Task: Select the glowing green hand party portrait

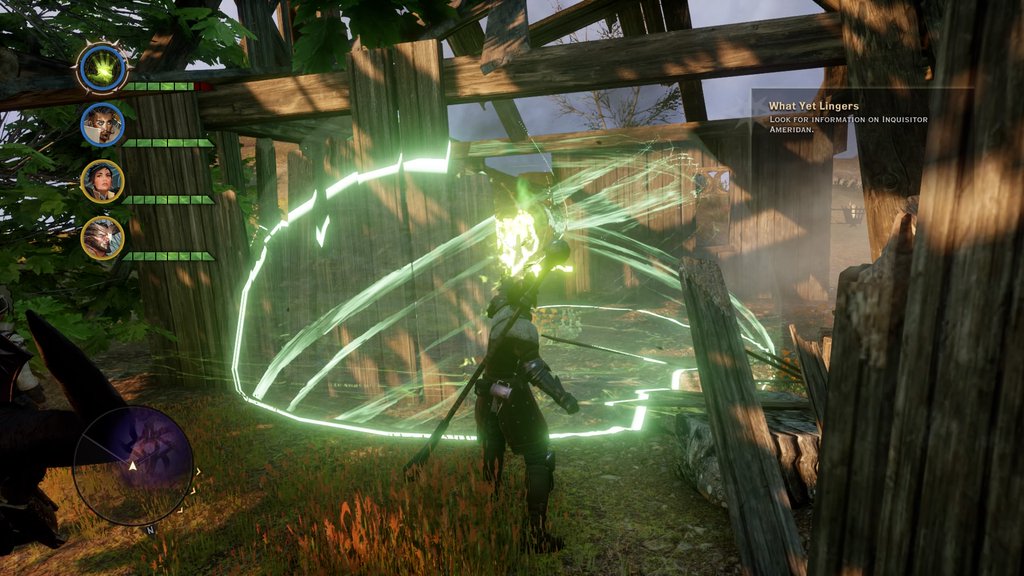Action: tap(102, 68)
